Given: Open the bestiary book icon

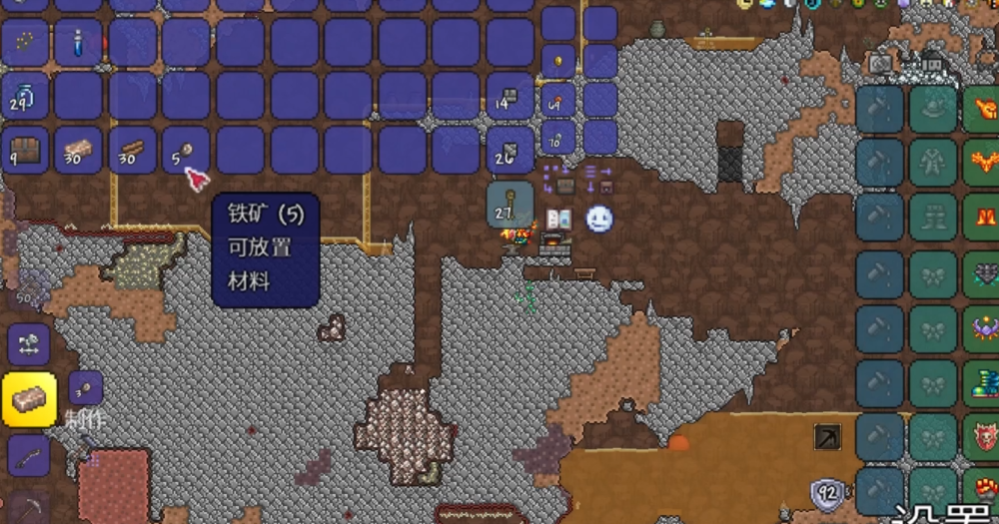Looking at the screenshot, I should pyautogui.click(x=558, y=219).
